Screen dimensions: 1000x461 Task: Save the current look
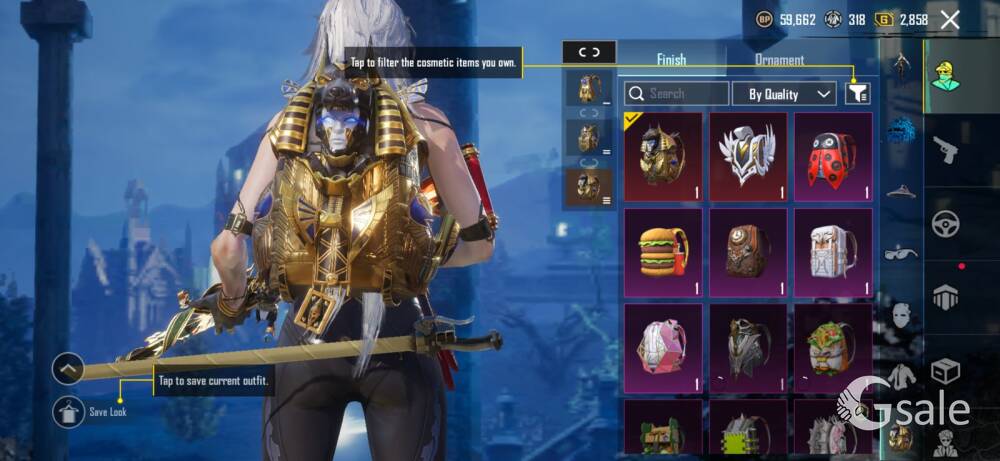pos(69,410)
